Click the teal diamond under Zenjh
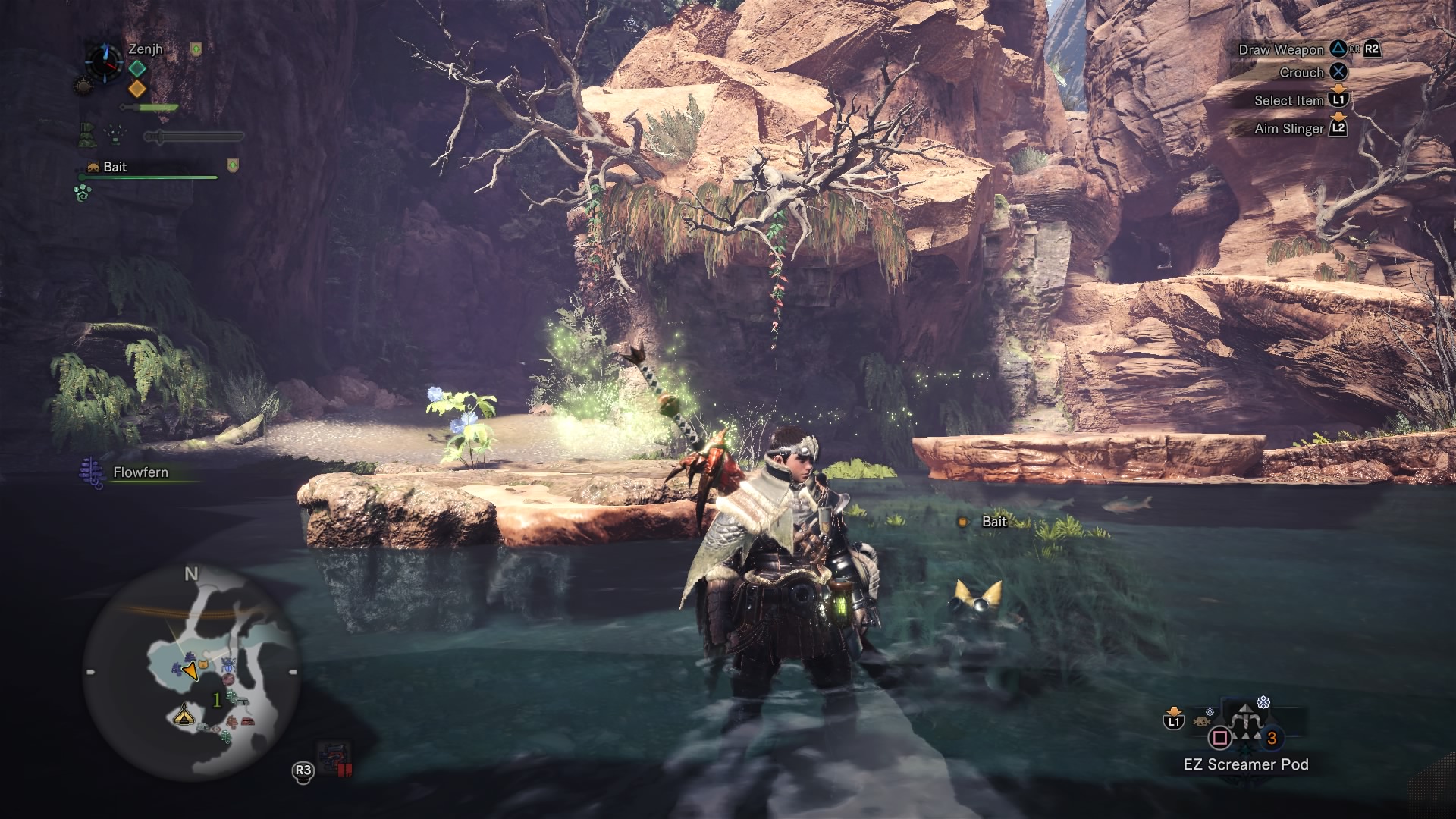Screen dimensions: 1456x819 tap(137, 68)
